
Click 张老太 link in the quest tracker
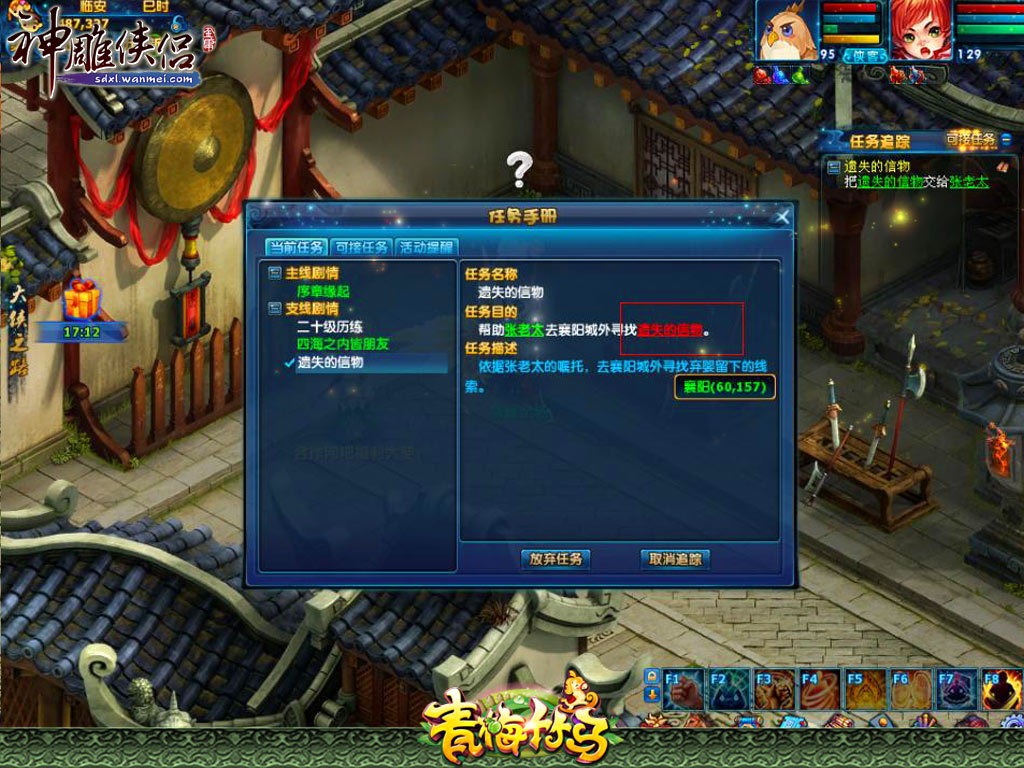pos(968,182)
